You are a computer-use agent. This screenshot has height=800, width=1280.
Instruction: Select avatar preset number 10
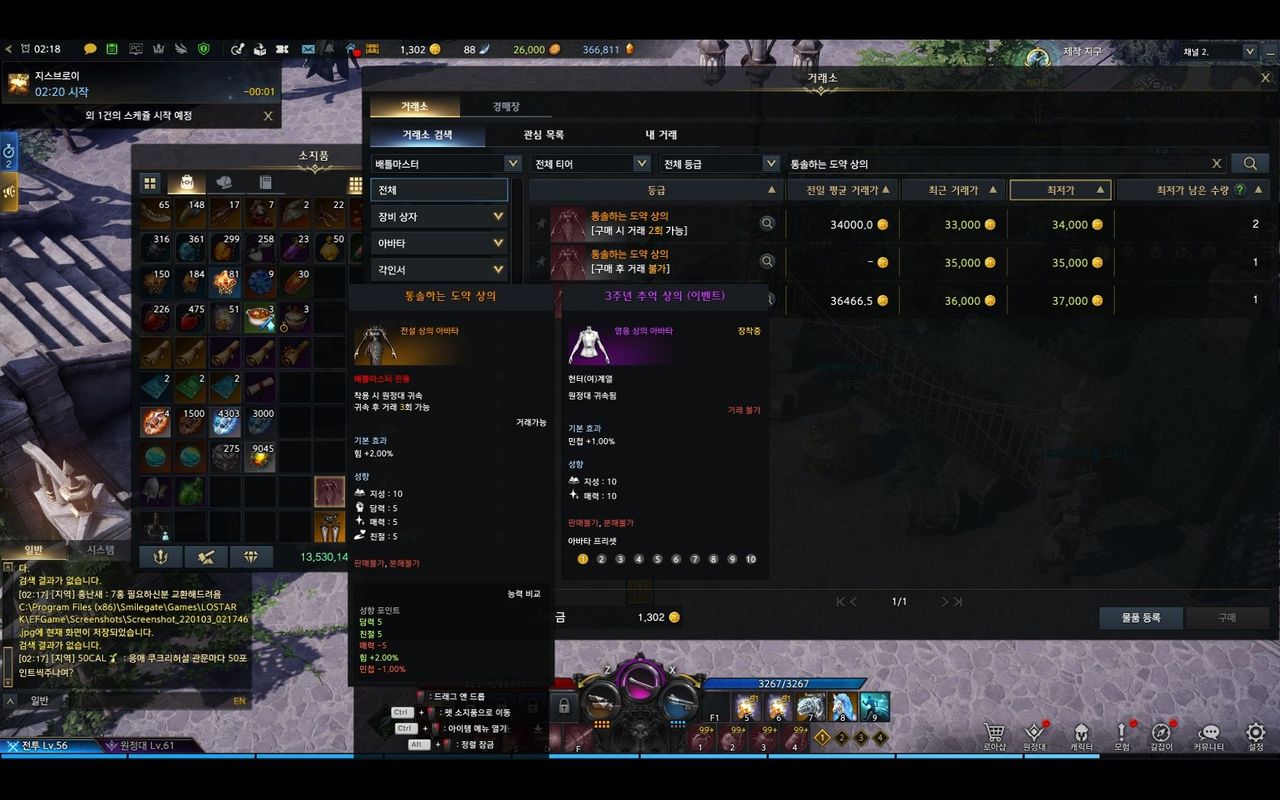click(751, 559)
